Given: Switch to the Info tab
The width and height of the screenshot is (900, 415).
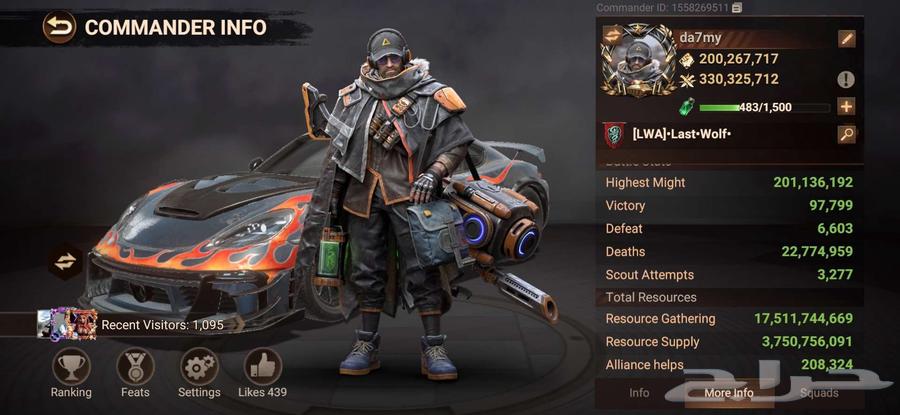Looking at the screenshot, I should click(639, 393).
